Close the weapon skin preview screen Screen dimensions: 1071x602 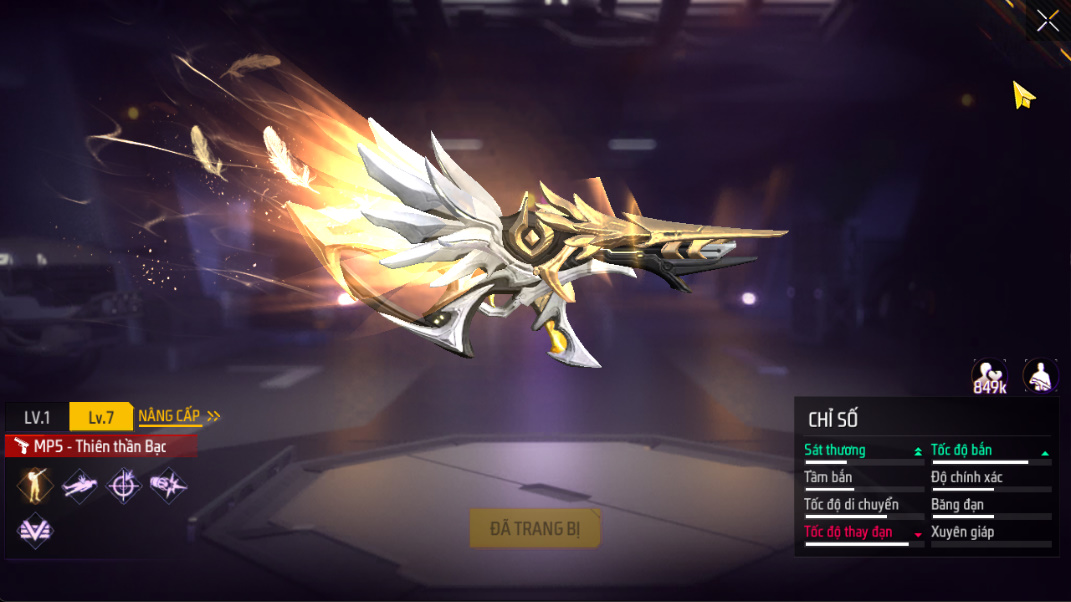tap(1047, 20)
